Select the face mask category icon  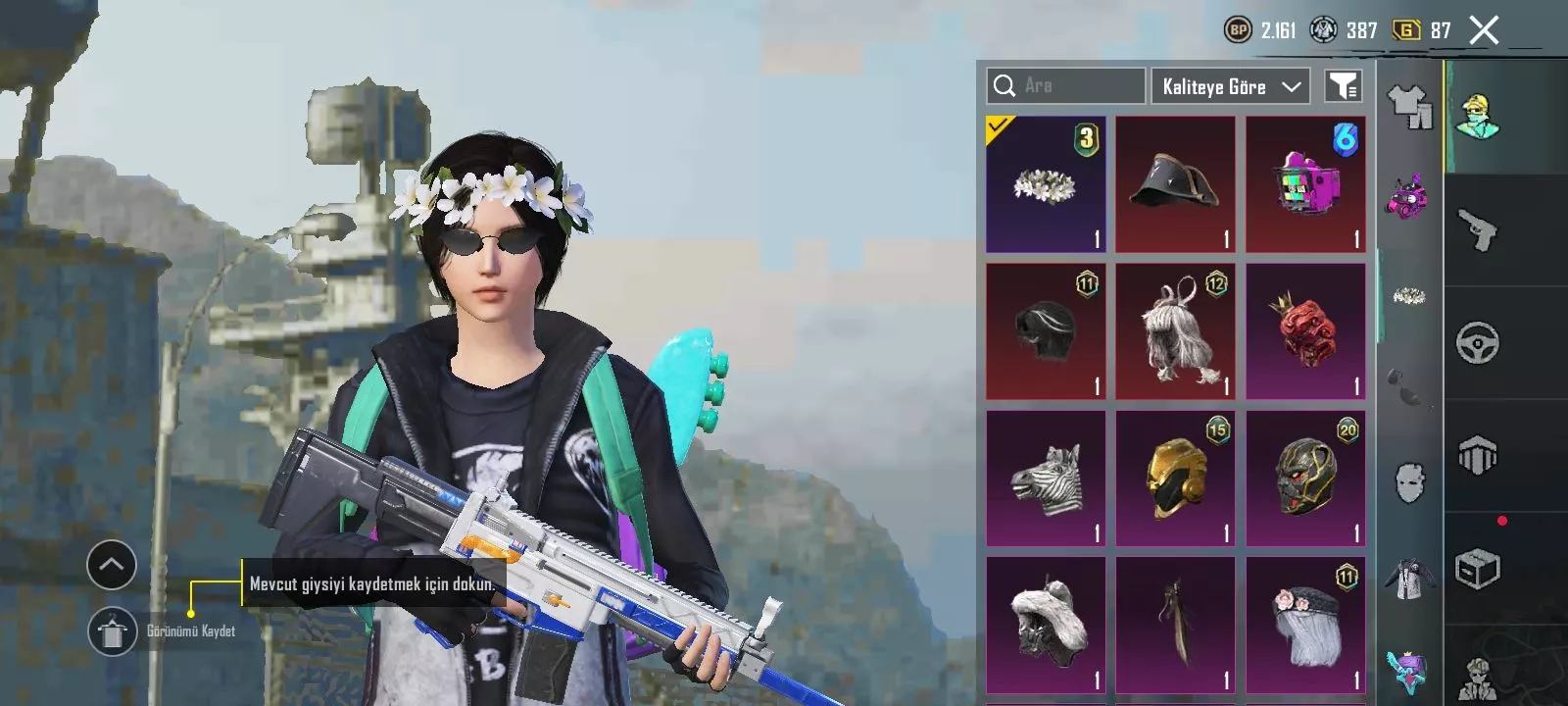(x=1409, y=482)
